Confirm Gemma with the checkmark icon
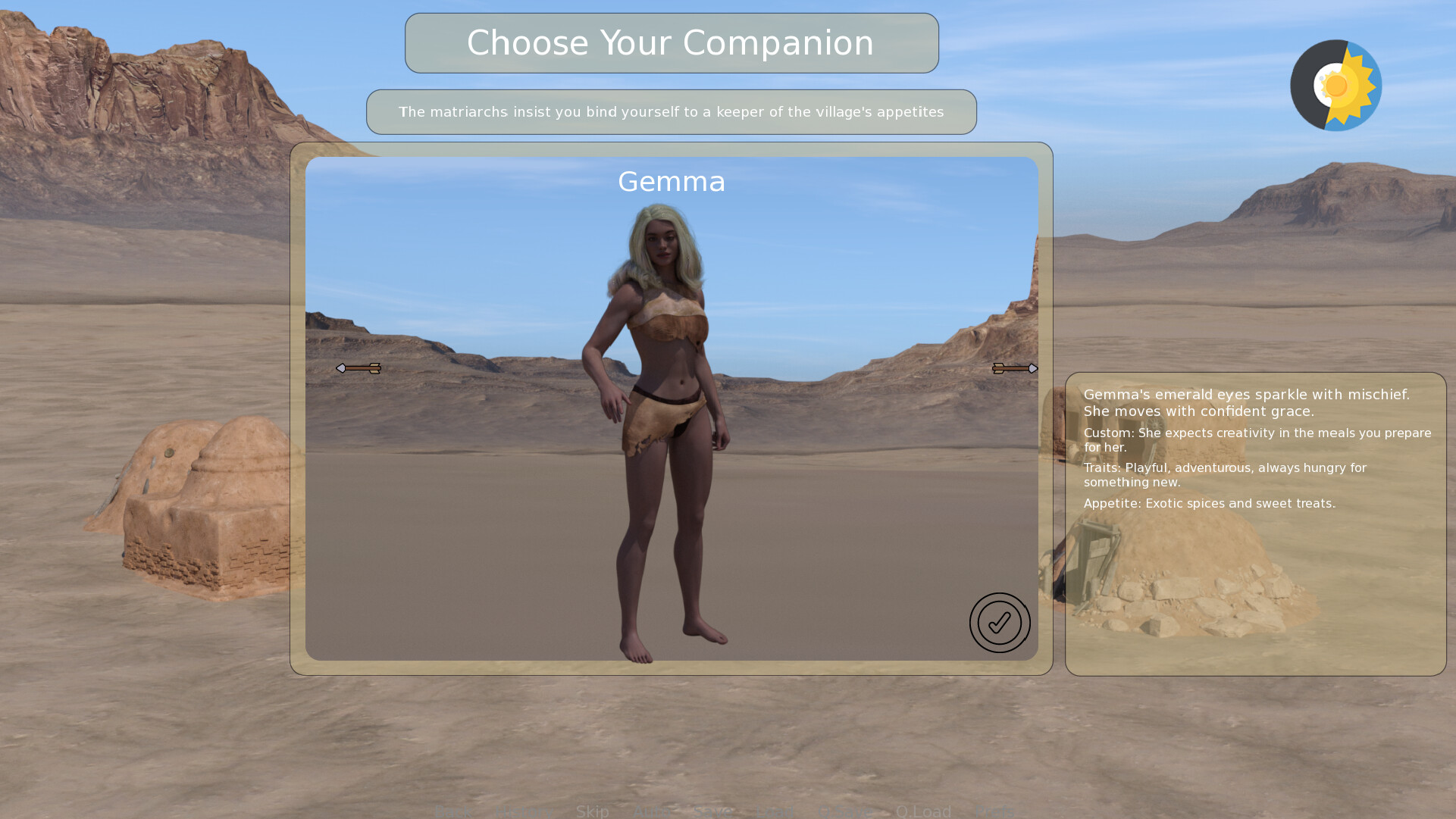This screenshot has height=819, width=1456. tap(1000, 623)
